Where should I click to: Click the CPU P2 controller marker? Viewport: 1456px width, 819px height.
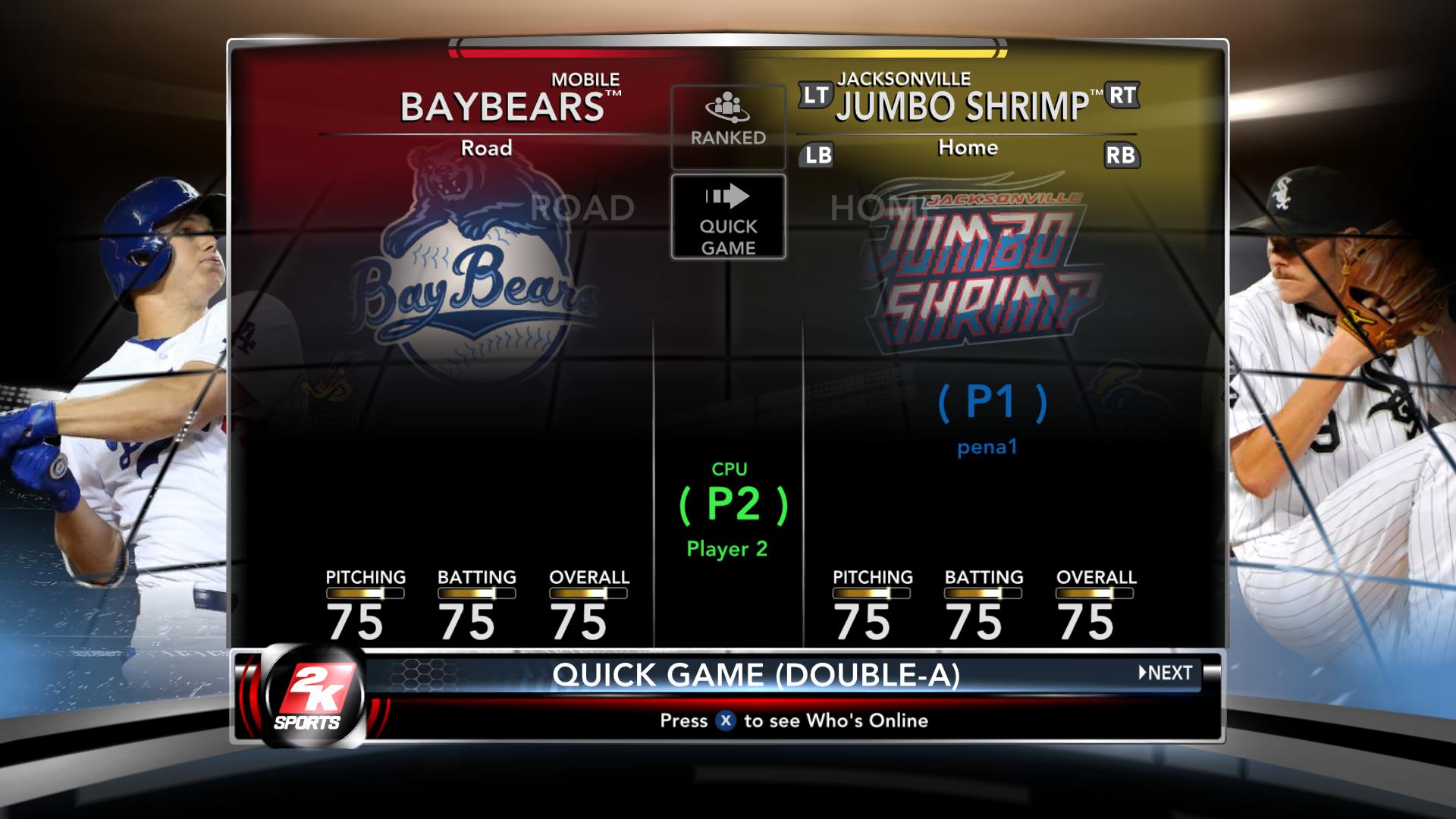point(733,508)
